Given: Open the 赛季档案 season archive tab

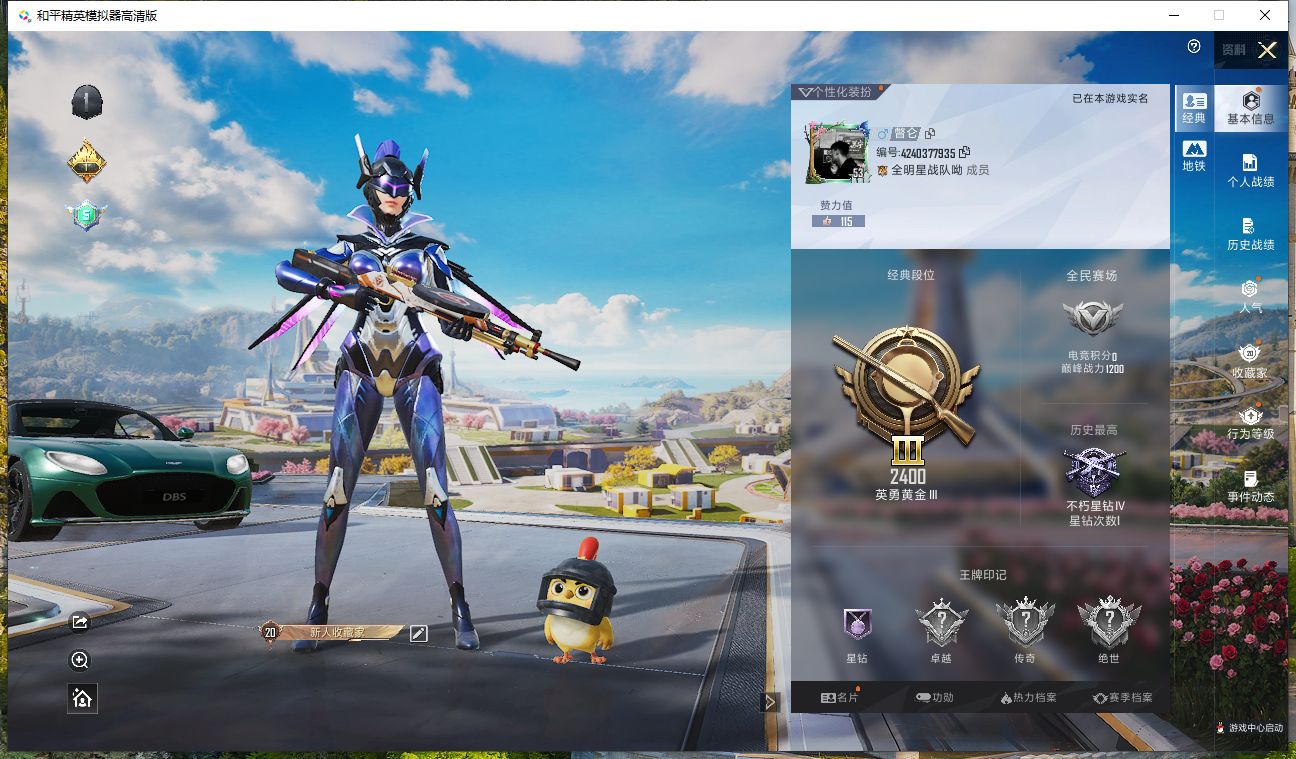Looking at the screenshot, I should (x=1123, y=697).
